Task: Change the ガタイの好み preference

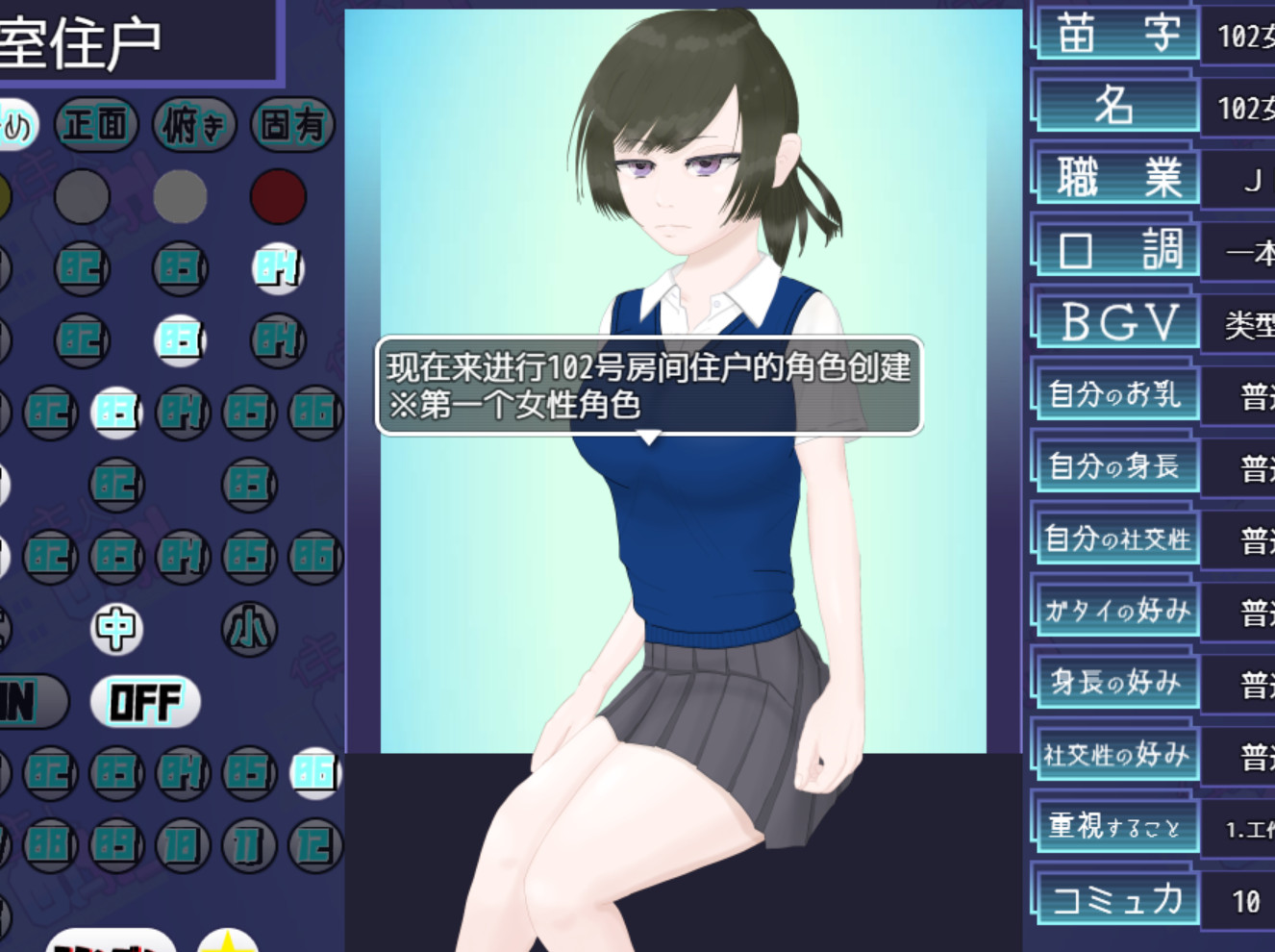Action: click(1116, 611)
